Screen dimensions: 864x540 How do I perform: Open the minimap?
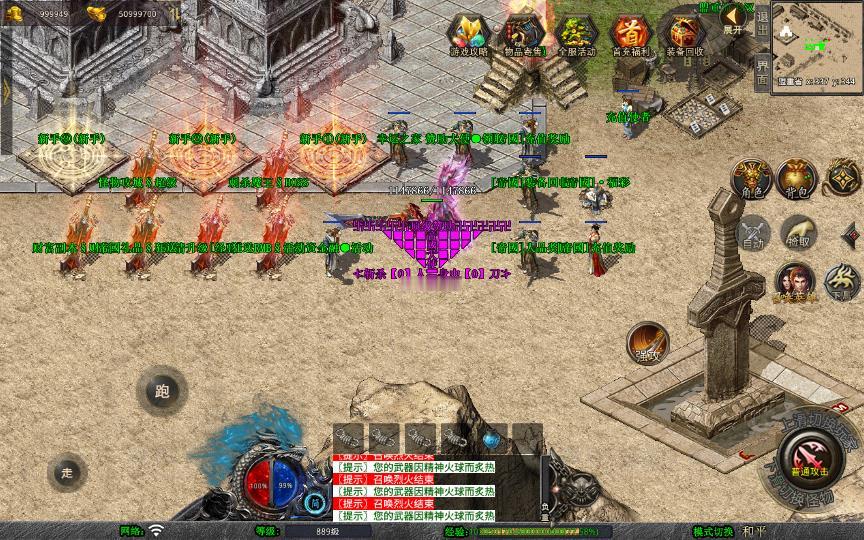click(x=817, y=43)
